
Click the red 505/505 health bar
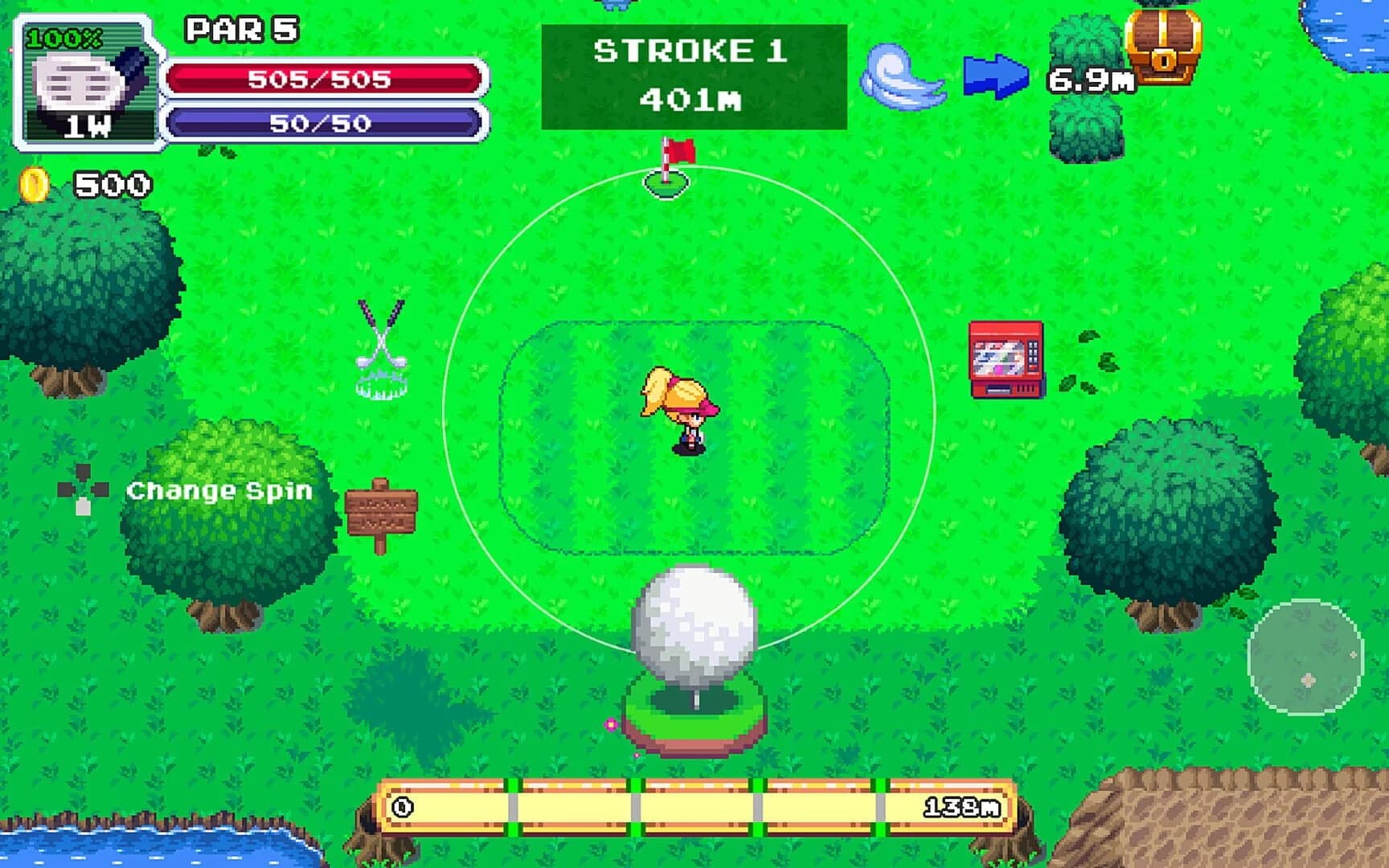(320, 79)
